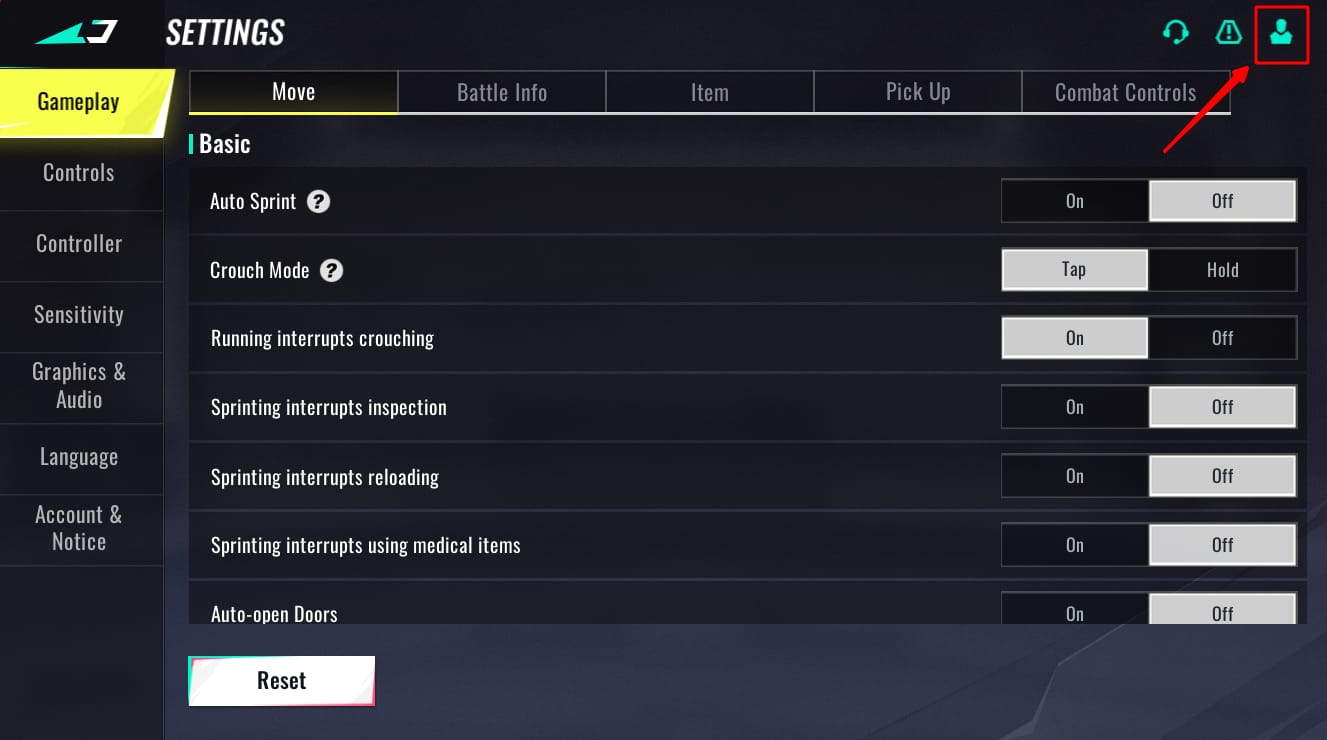Select the Pick Up tab
This screenshot has height=740, width=1327.
(917, 91)
